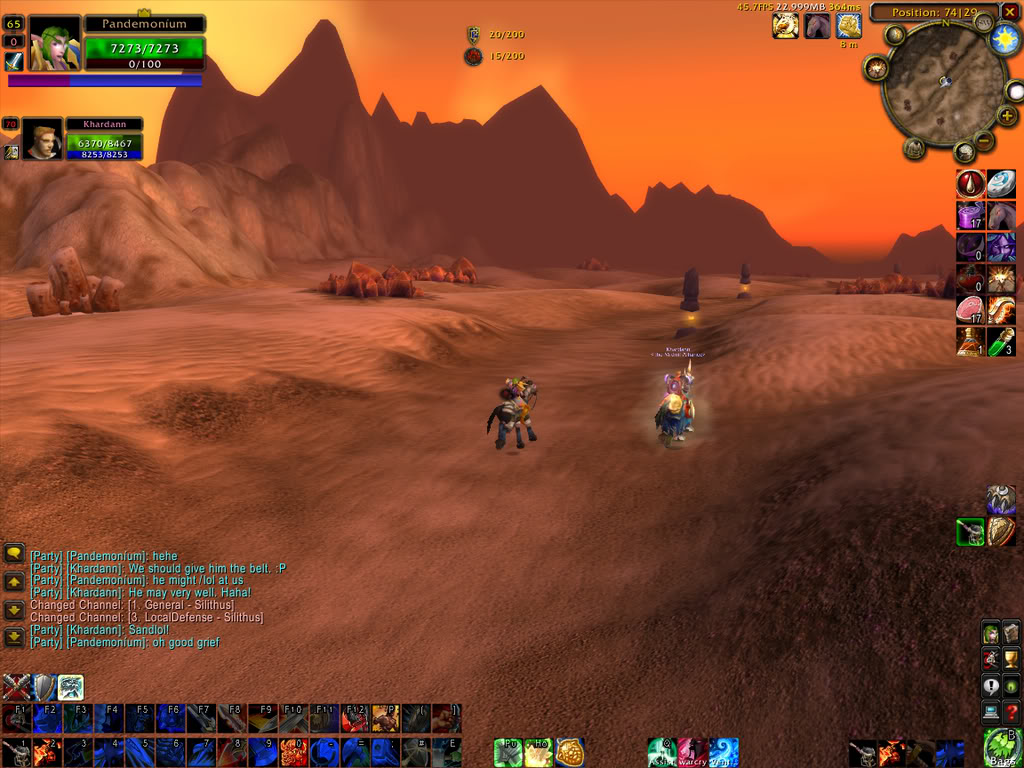Close the minimap with the X button
The image size is (1024, 768).
pyautogui.click(x=1010, y=12)
